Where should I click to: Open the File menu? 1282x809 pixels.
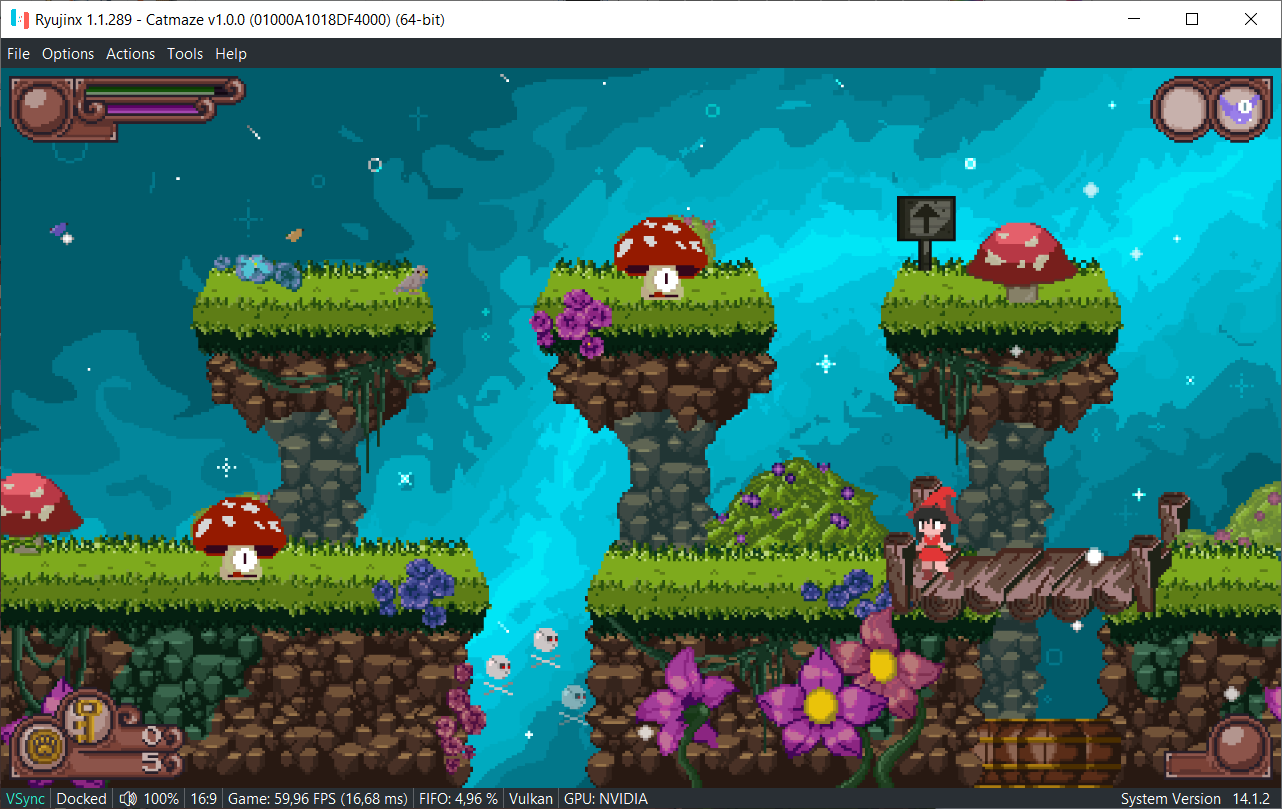[x=18, y=53]
